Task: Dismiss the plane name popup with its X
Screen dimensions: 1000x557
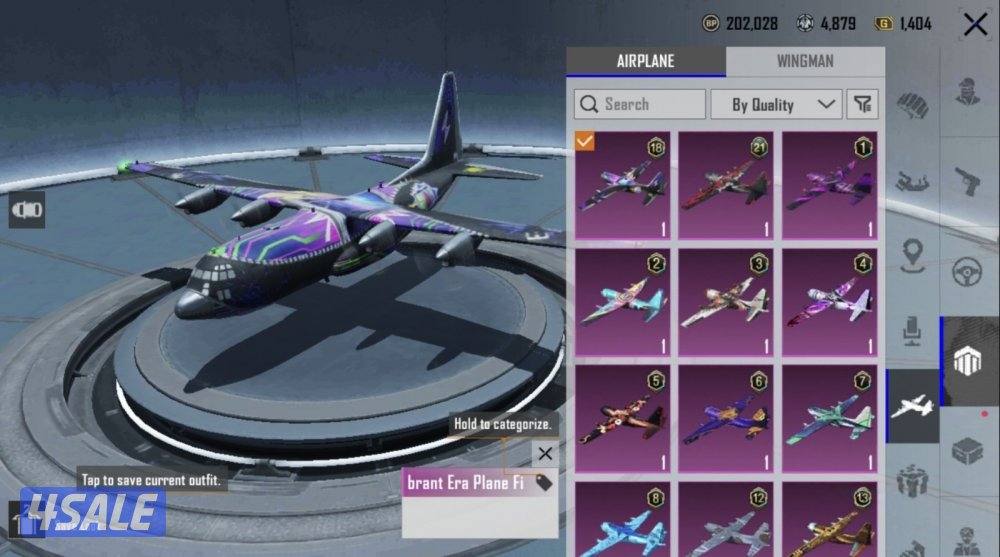Action: pos(545,454)
